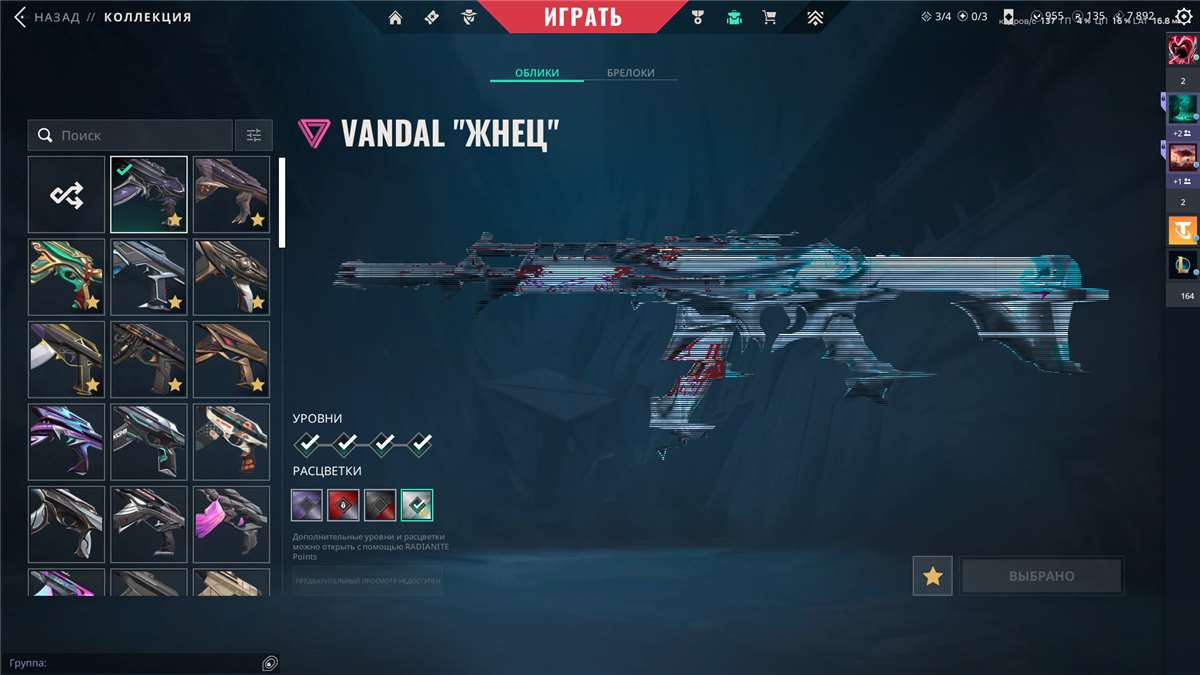The width and height of the screenshot is (1200, 675).
Task: Select the equipped Reaper Vandal skin thumbnail
Action: (x=148, y=194)
